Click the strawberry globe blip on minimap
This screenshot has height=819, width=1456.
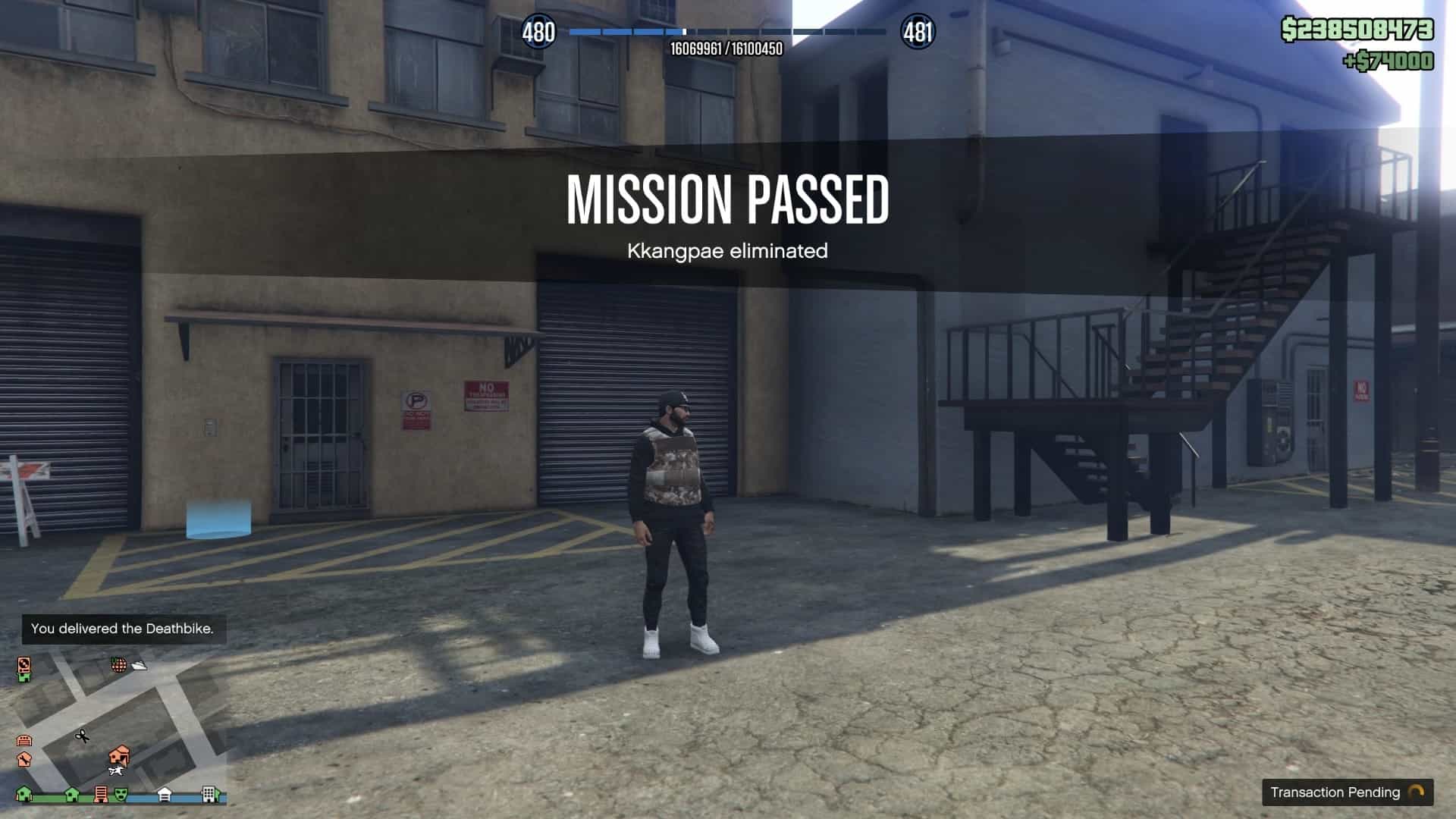click(118, 665)
